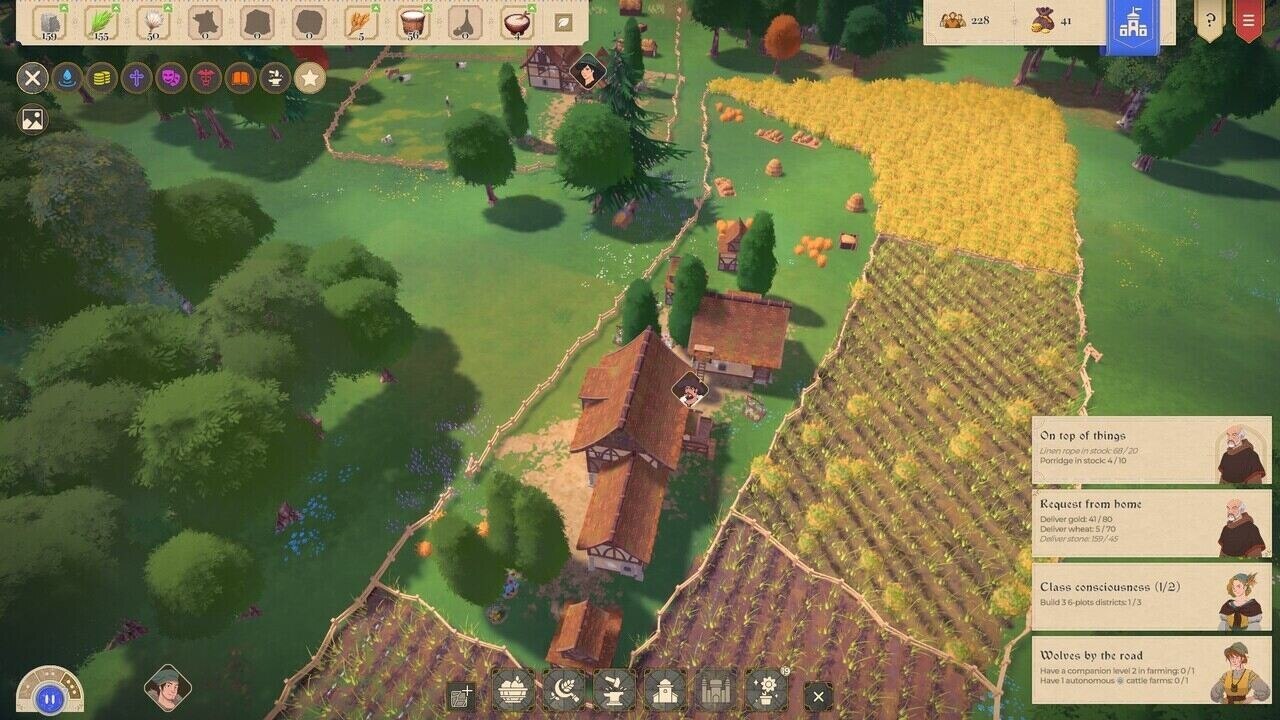The width and height of the screenshot is (1280, 720).
Task: Select the gold coins overlay filter
Action: pos(101,77)
